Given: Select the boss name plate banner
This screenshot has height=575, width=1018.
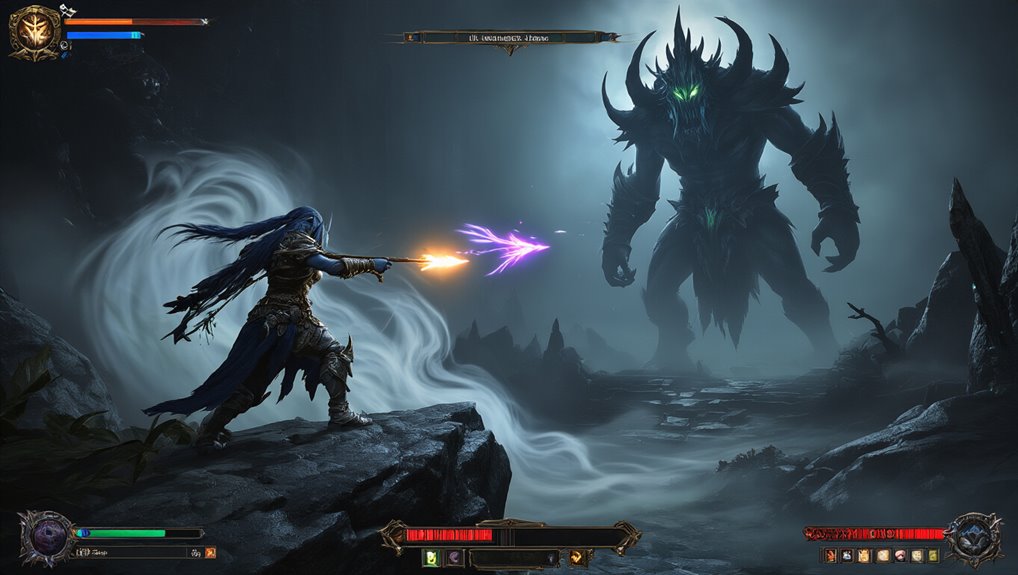Looking at the screenshot, I should (x=510, y=38).
